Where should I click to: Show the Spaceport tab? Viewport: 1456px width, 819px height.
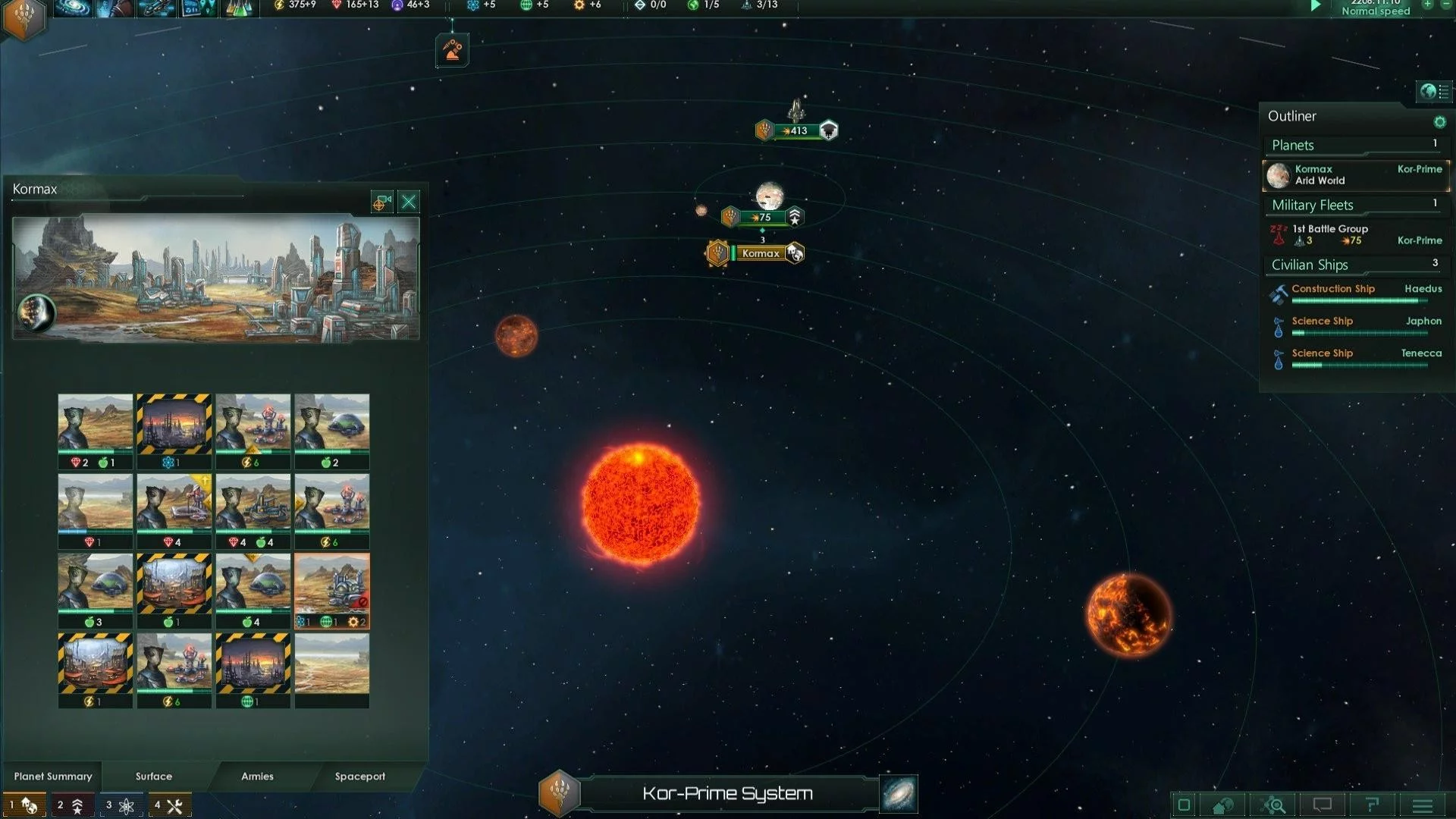pyautogui.click(x=360, y=776)
